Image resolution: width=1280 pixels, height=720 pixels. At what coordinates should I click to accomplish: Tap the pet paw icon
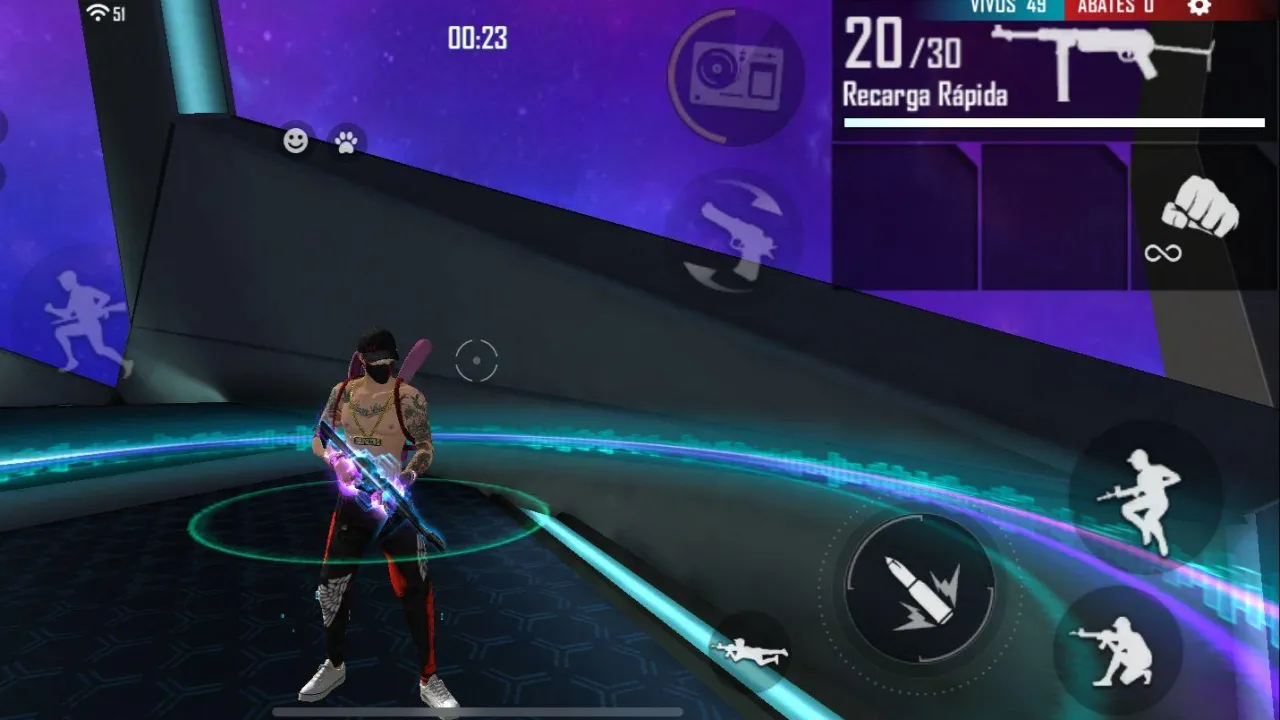pos(347,142)
